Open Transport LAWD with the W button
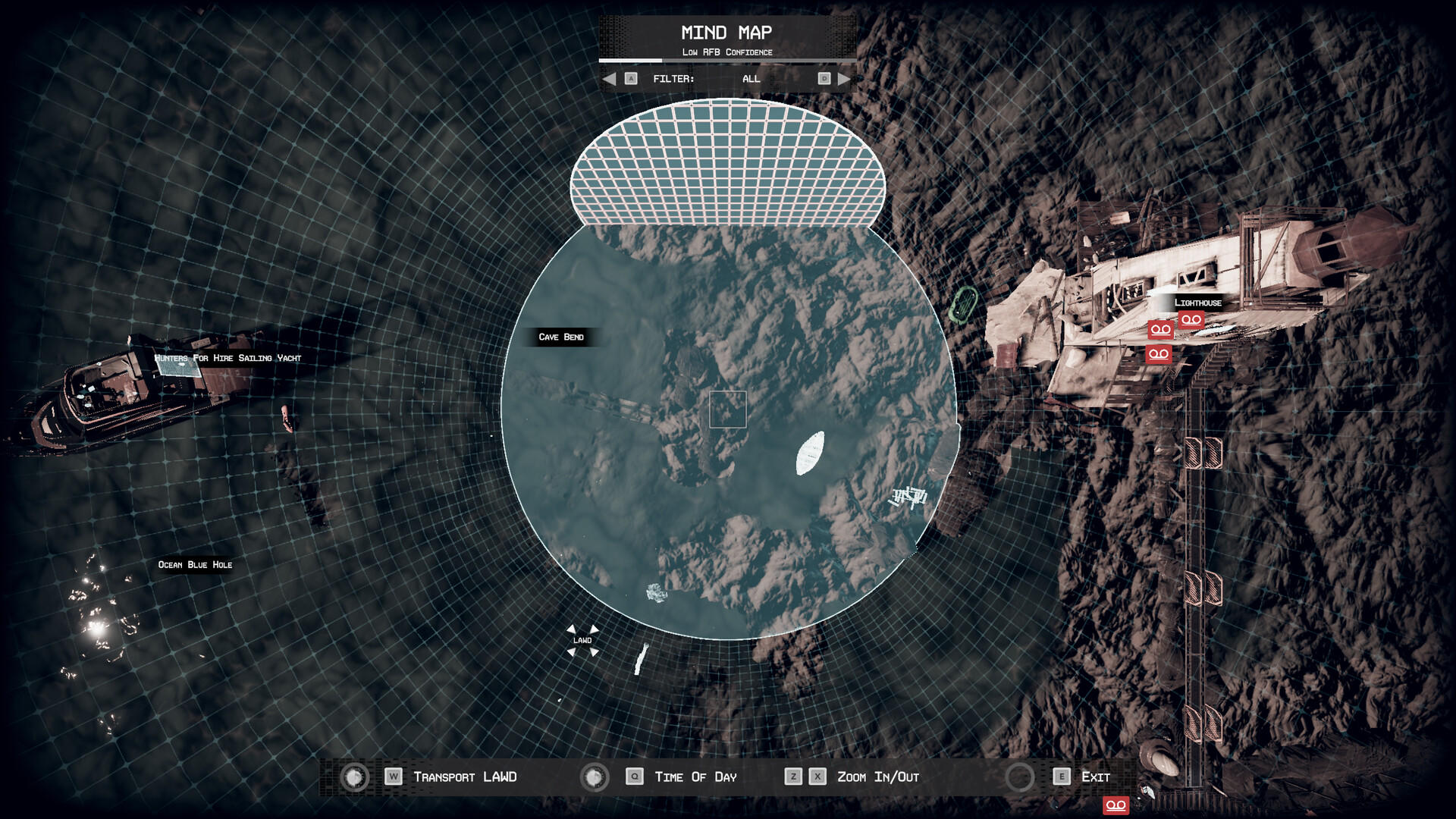This screenshot has height=819, width=1456. (x=393, y=777)
